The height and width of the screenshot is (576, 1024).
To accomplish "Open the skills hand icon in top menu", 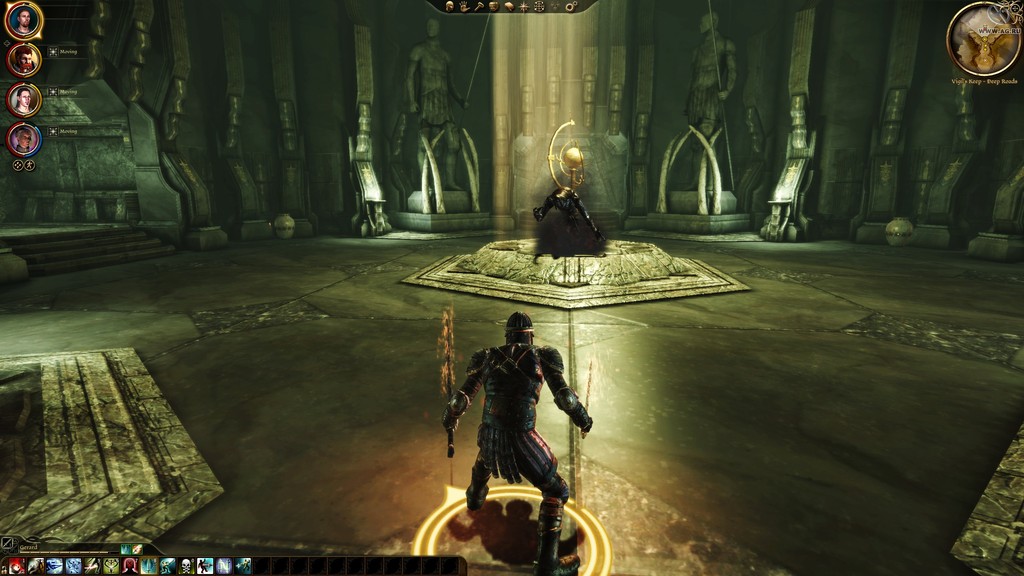I will click(464, 6).
